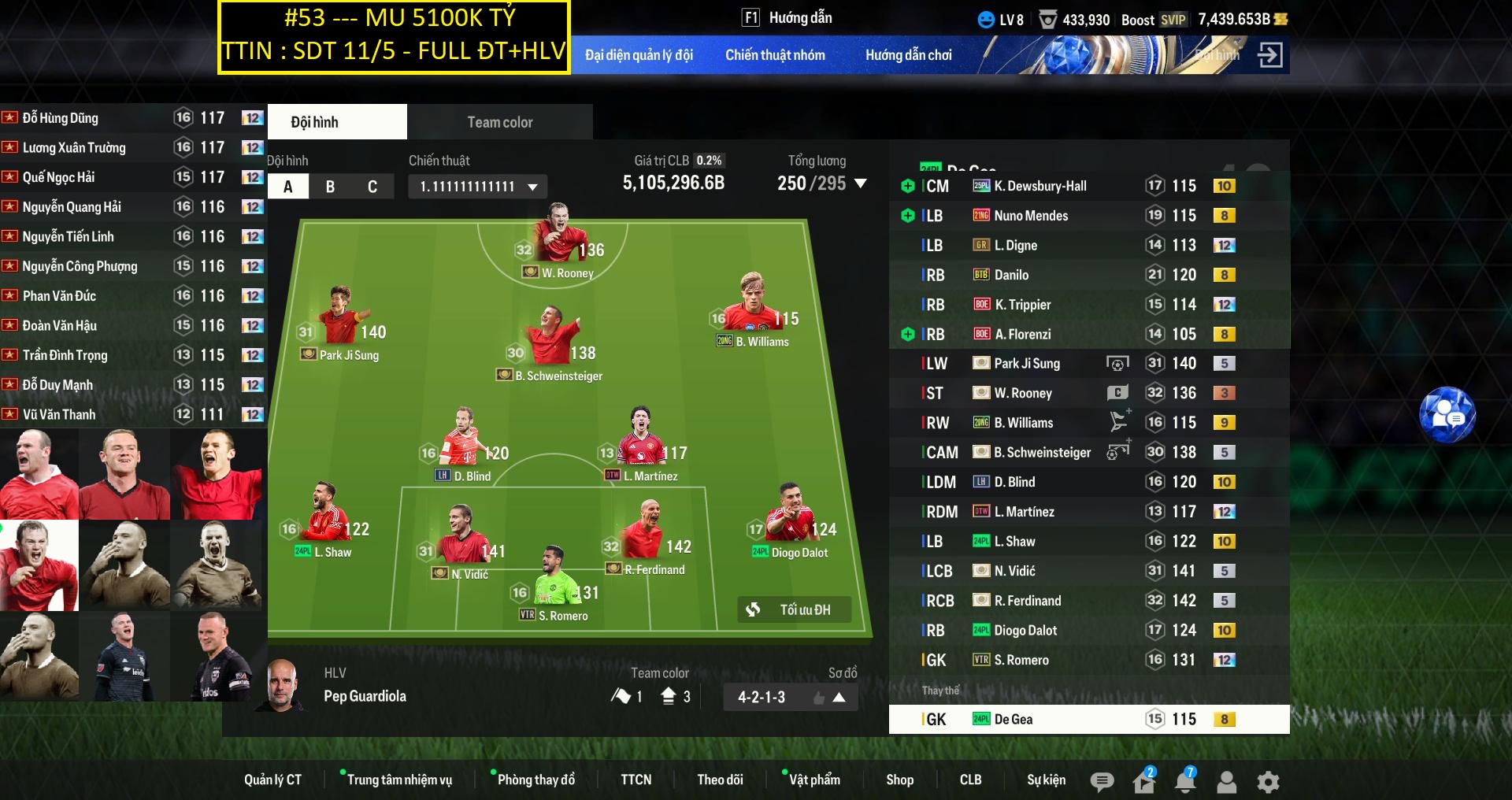Open Đại diện quản lý đội menu

pyautogui.click(x=639, y=55)
